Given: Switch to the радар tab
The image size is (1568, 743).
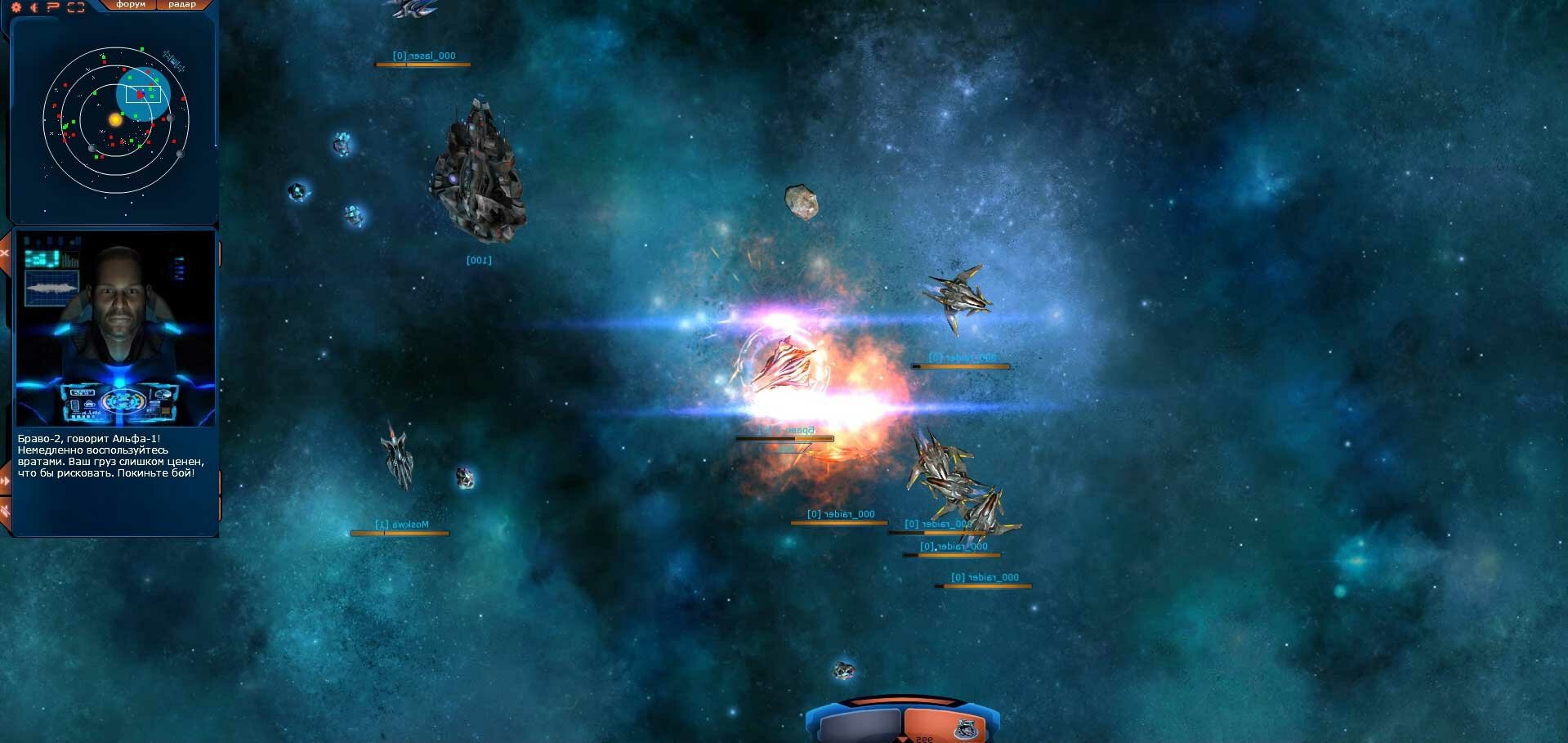Looking at the screenshot, I should click(181, 5).
